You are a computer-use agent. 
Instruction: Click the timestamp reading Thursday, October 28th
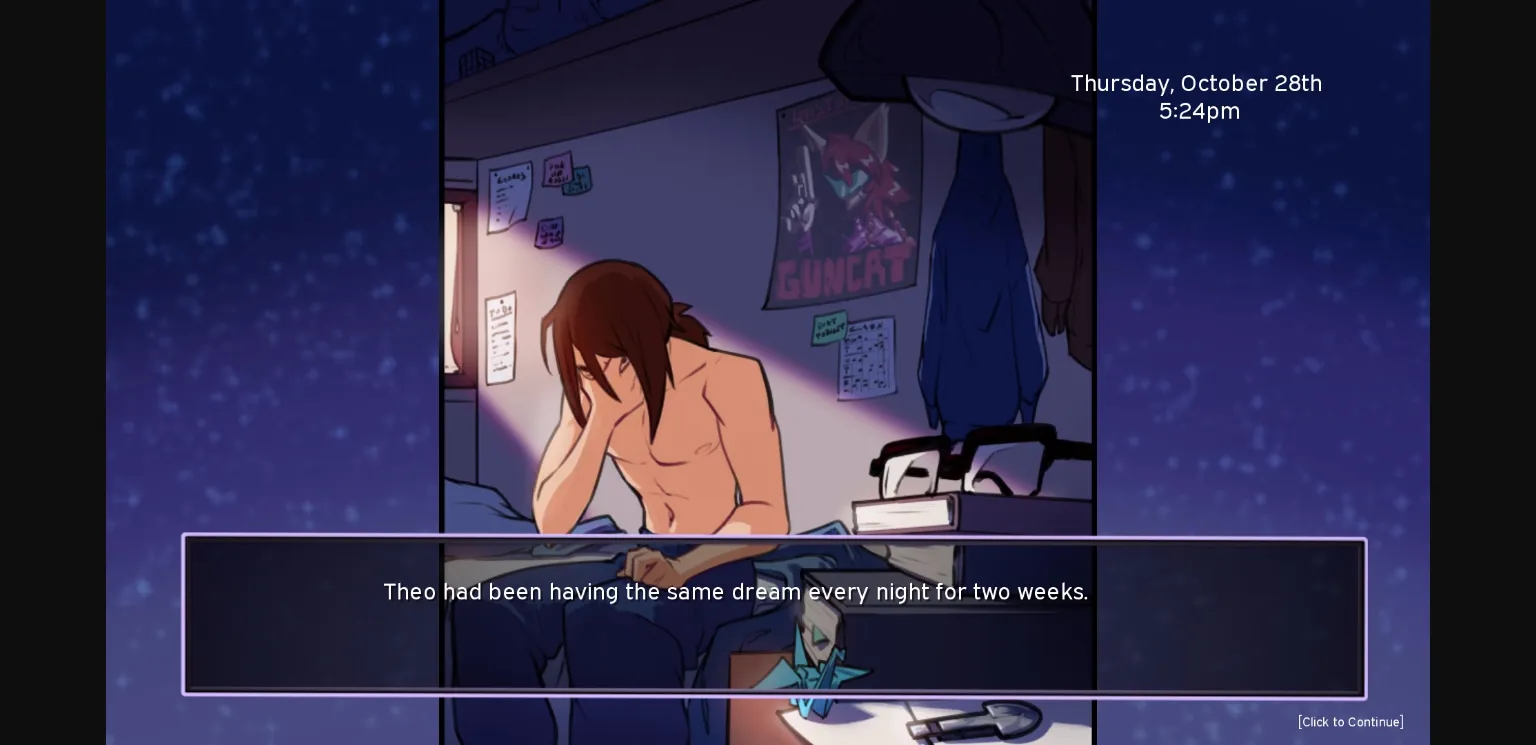pos(1196,84)
